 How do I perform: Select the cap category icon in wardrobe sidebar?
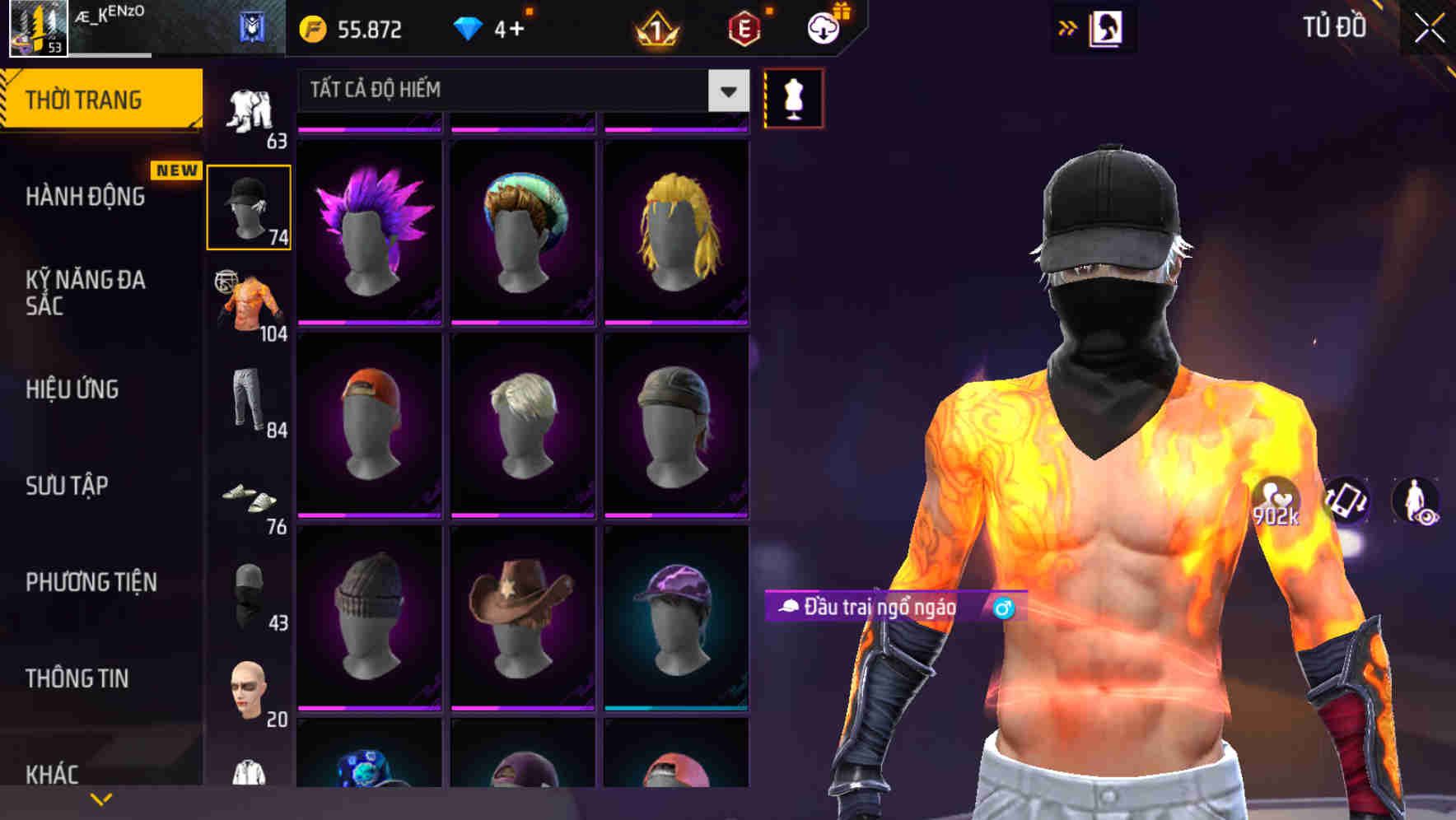click(248, 204)
